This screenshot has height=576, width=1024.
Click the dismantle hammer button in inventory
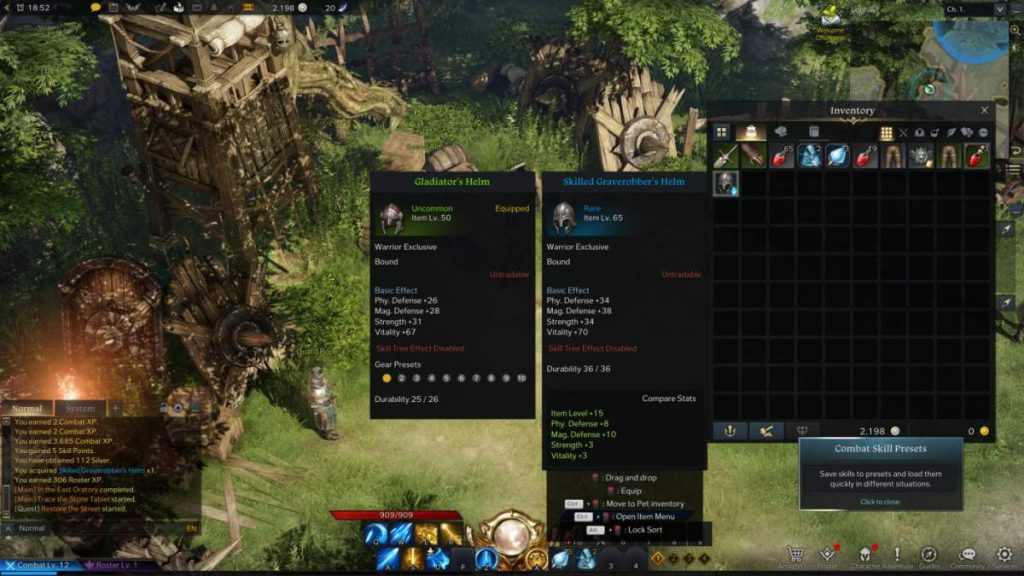(765, 431)
